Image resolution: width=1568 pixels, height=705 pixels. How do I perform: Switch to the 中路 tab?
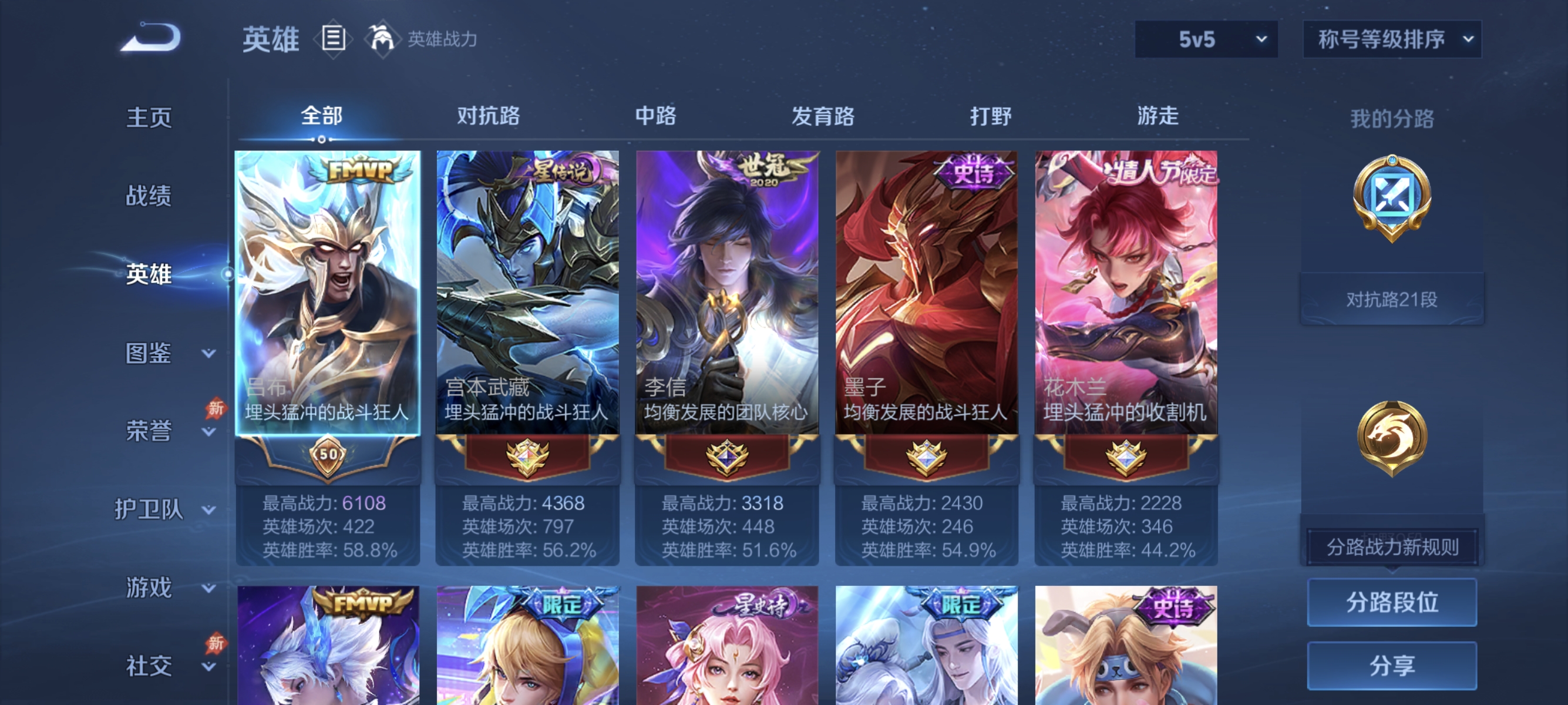click(x=654, y=117)
